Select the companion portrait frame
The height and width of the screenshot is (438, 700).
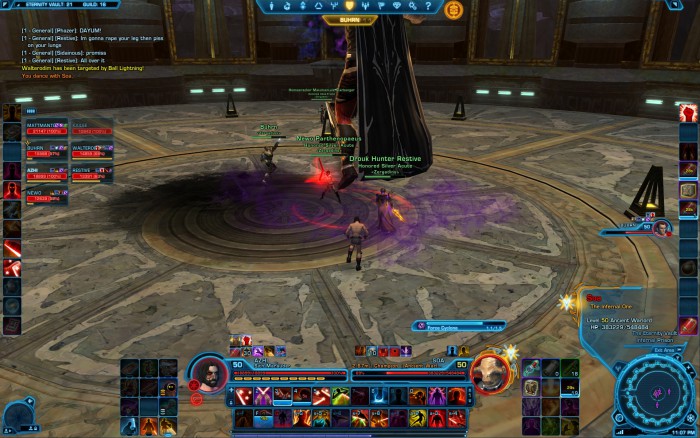coord(661,228)
